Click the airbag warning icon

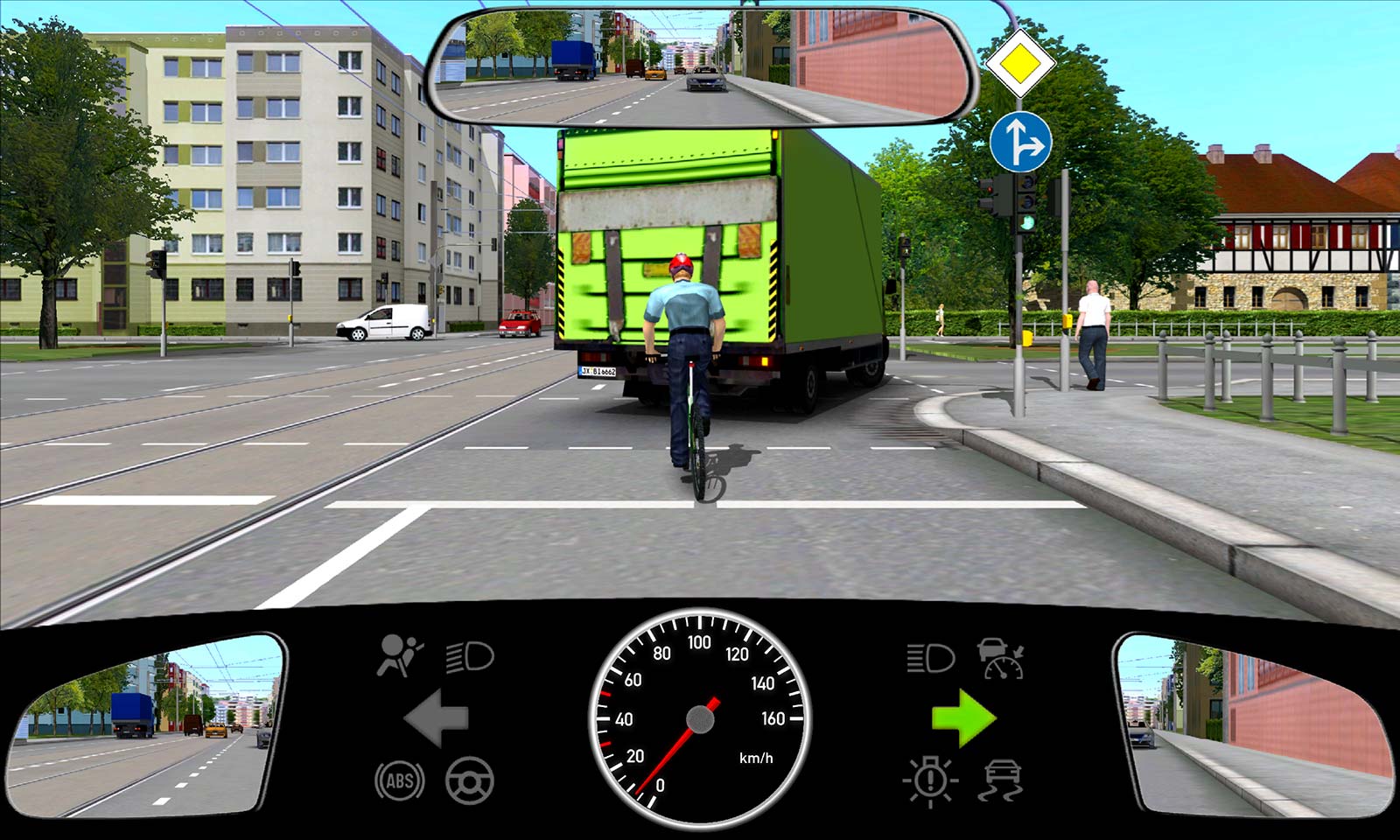399,655
